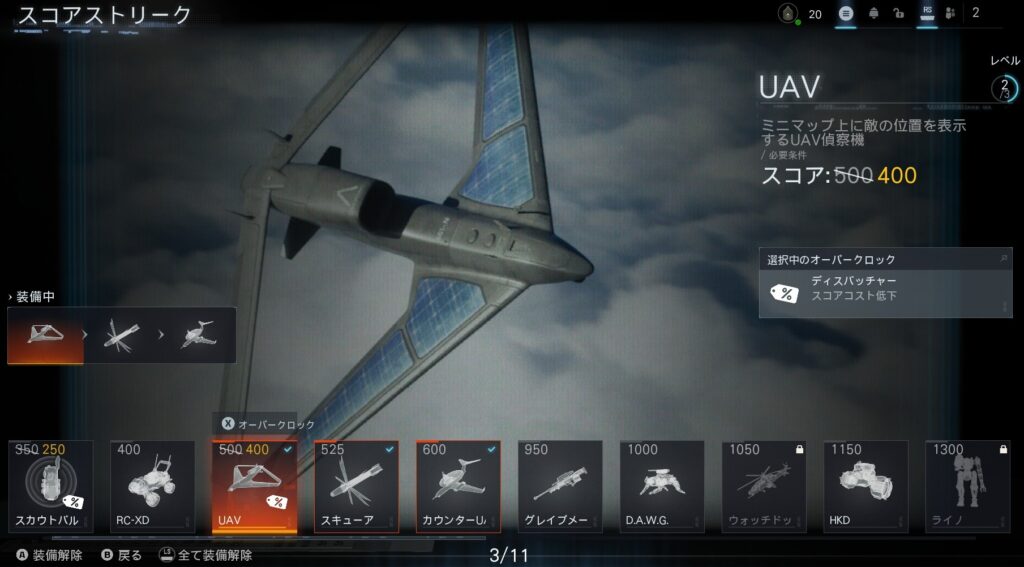Choose the グレイブメーカー sniper scorestreak tile
This screenshot has width=1024, height=567.
point(560,486)
